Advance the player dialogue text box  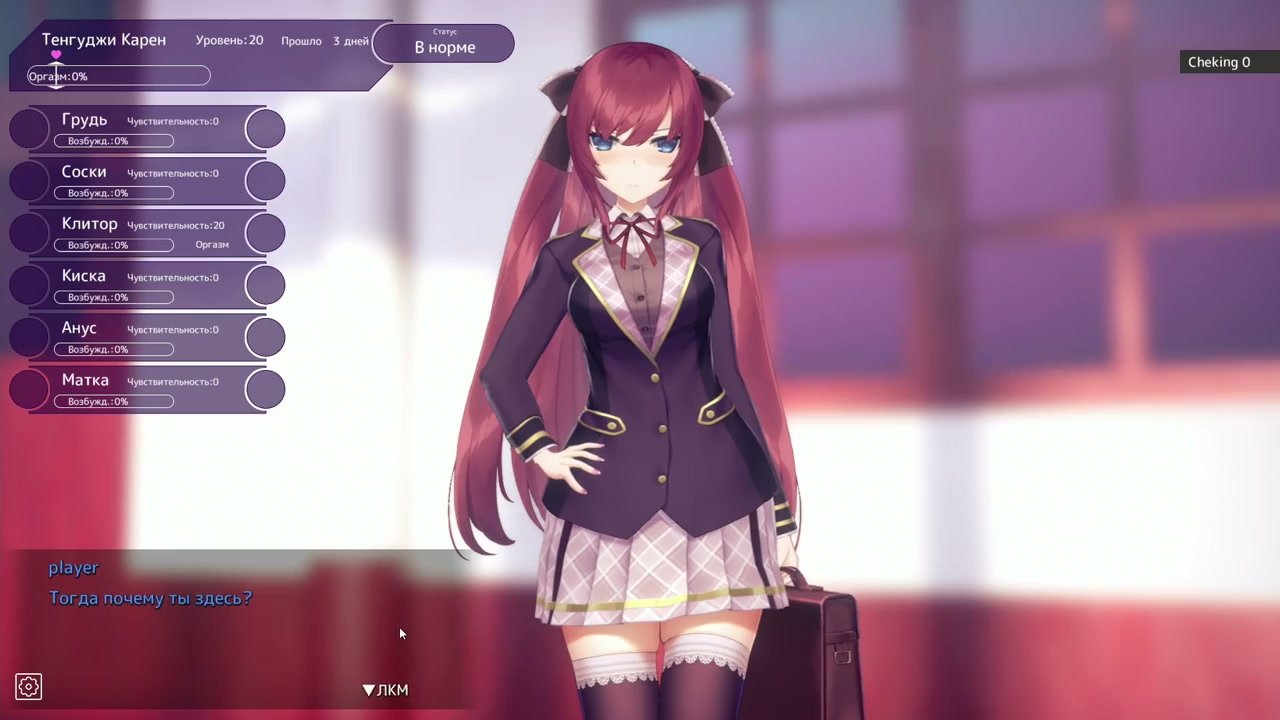[x=385, y=690]
